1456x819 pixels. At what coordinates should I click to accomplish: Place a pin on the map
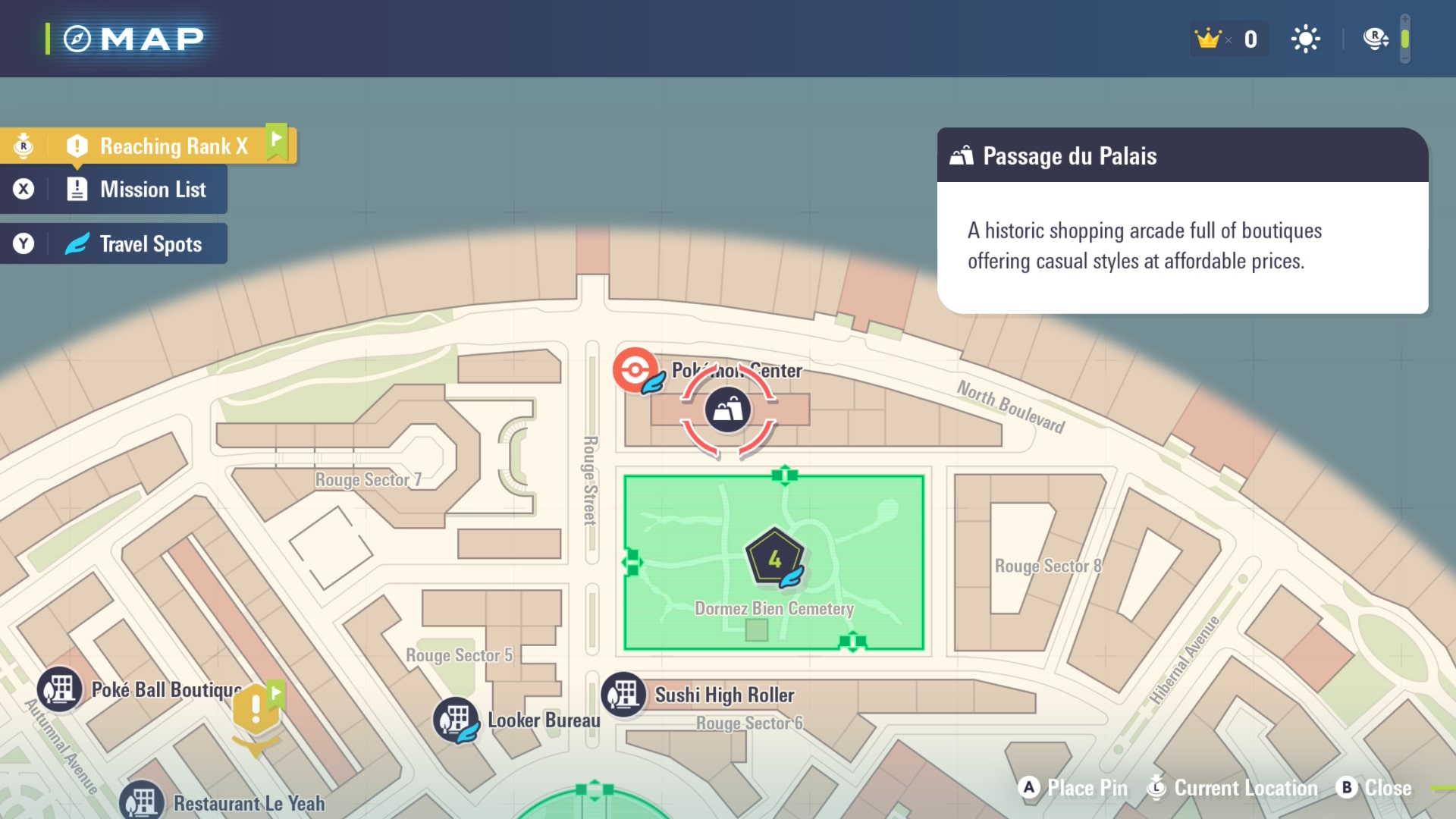coord(1072,788)
